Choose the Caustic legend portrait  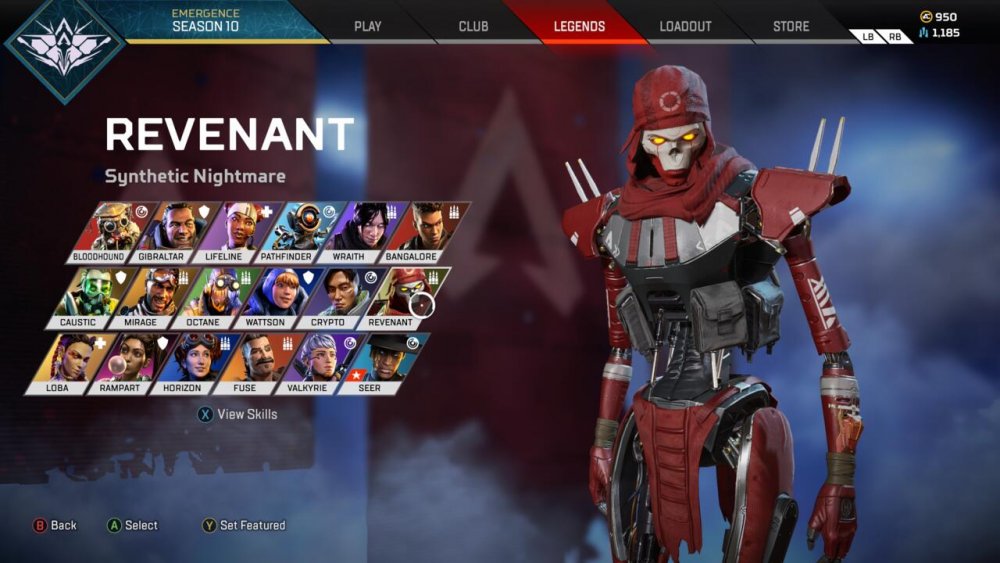(x=81, y=296)
